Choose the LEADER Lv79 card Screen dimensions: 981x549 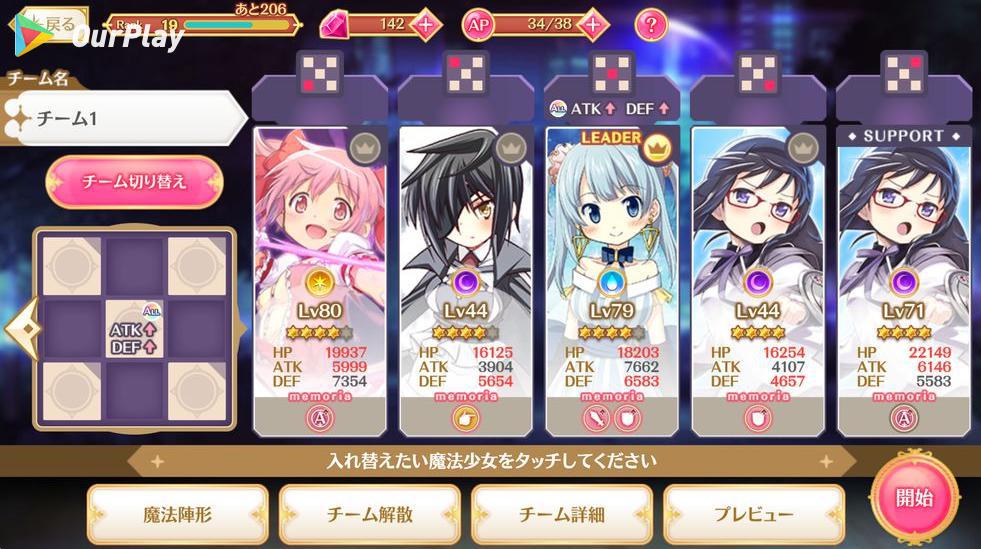(x=611, y=250)
